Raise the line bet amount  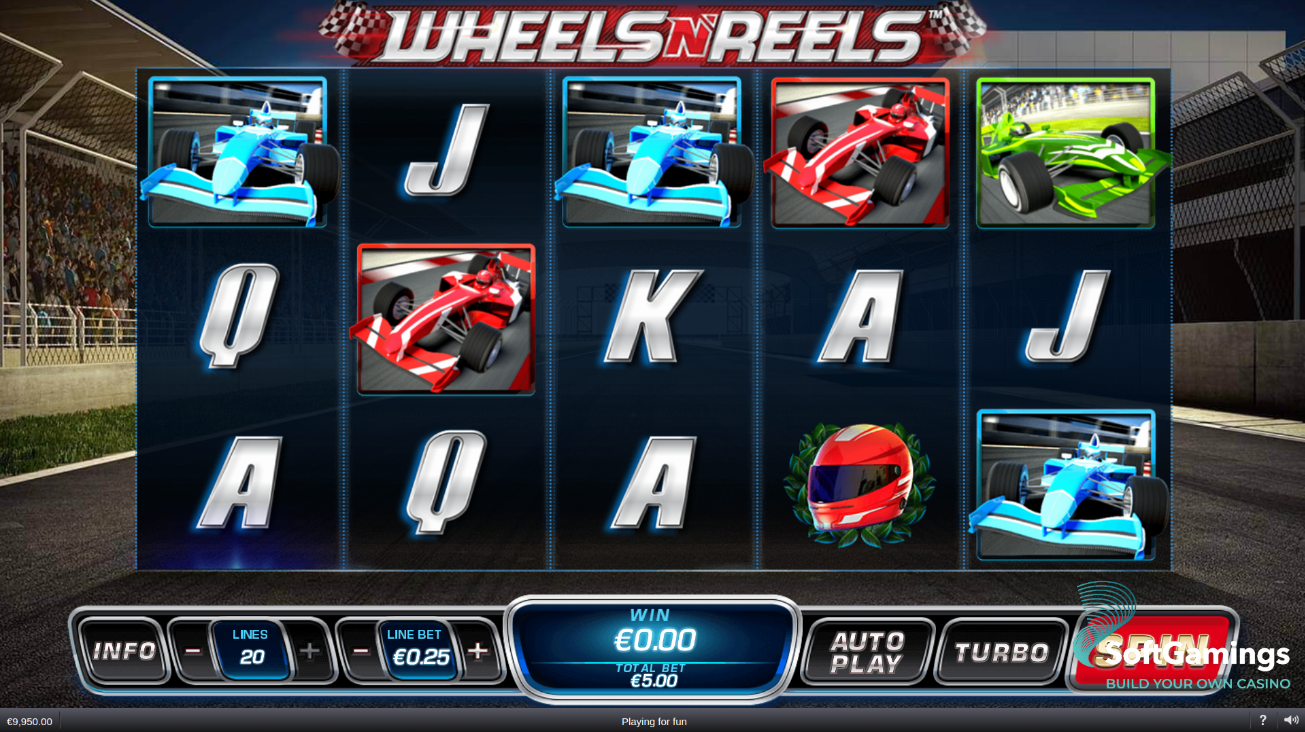tap(478, 651)
